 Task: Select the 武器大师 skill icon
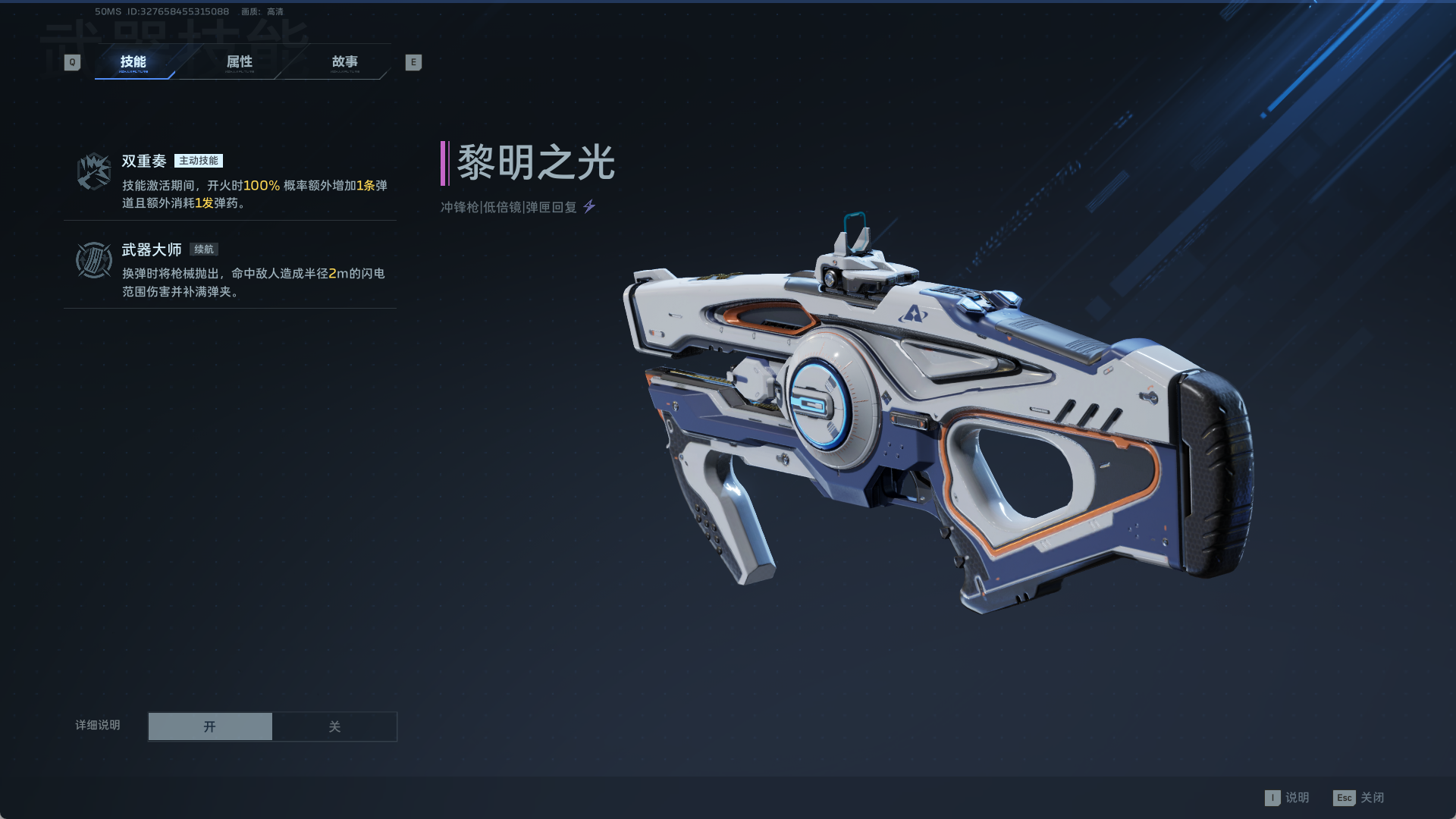point(93,262)
